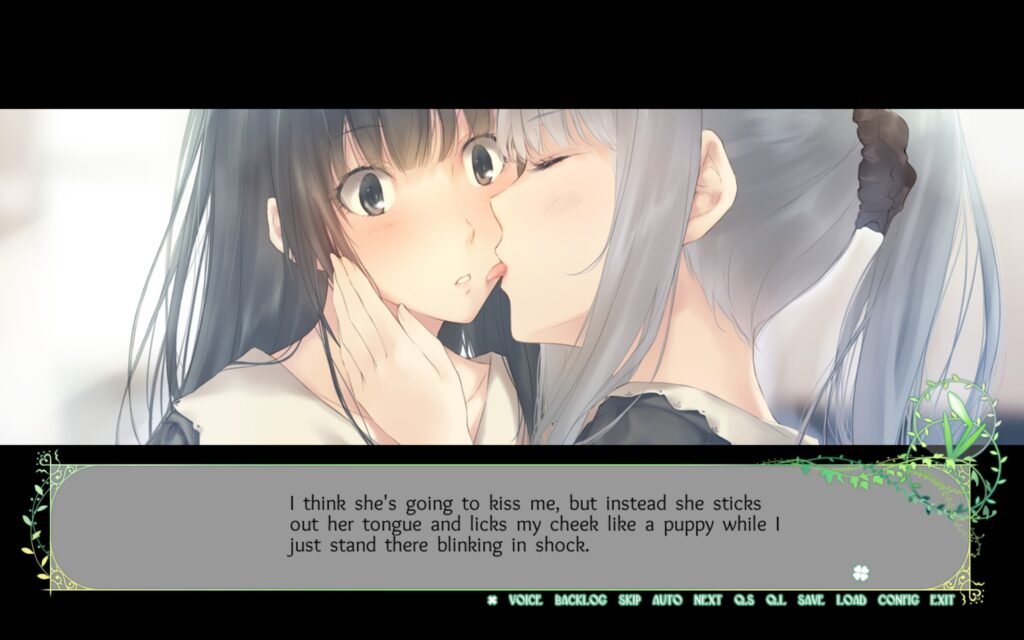Open the BACKLOG of past dialogue
Viewport: 1024px width, 640px height.
coord(580,600)
